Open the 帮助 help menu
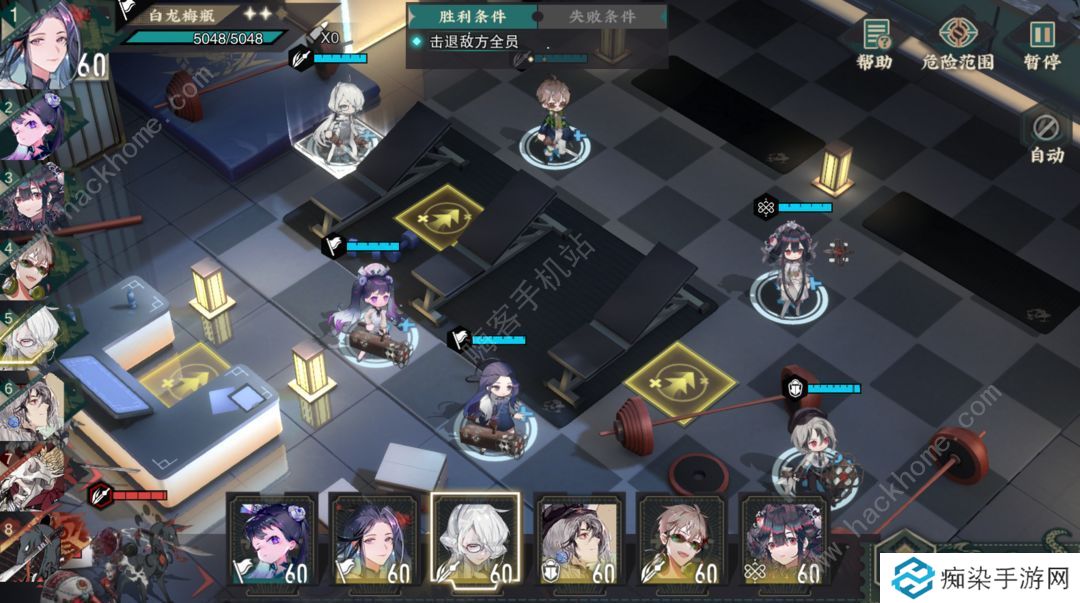Screen dimensions: 1080x603 (874, 45)
